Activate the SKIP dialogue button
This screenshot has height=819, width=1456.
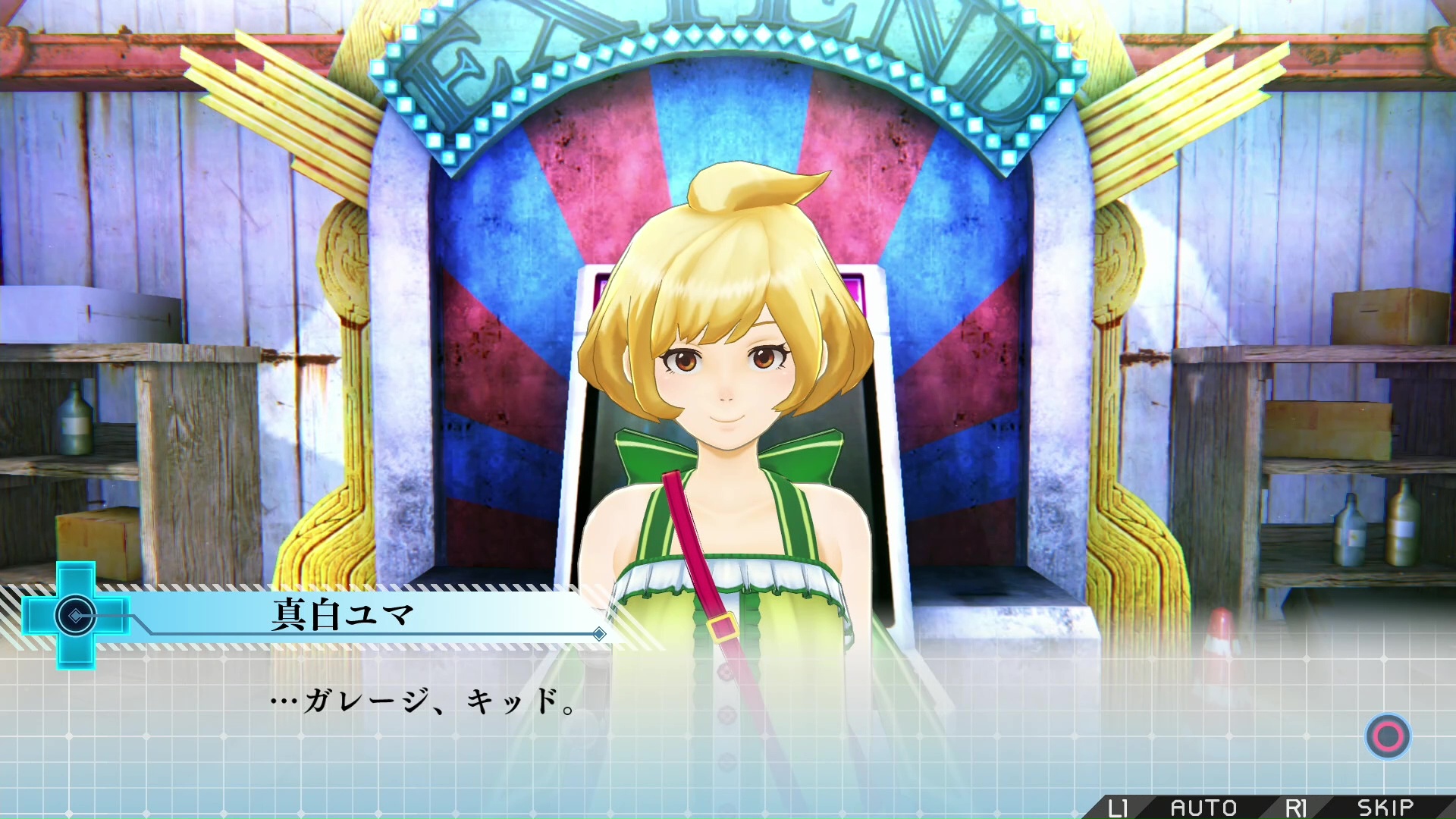(x=1385, y=808)
